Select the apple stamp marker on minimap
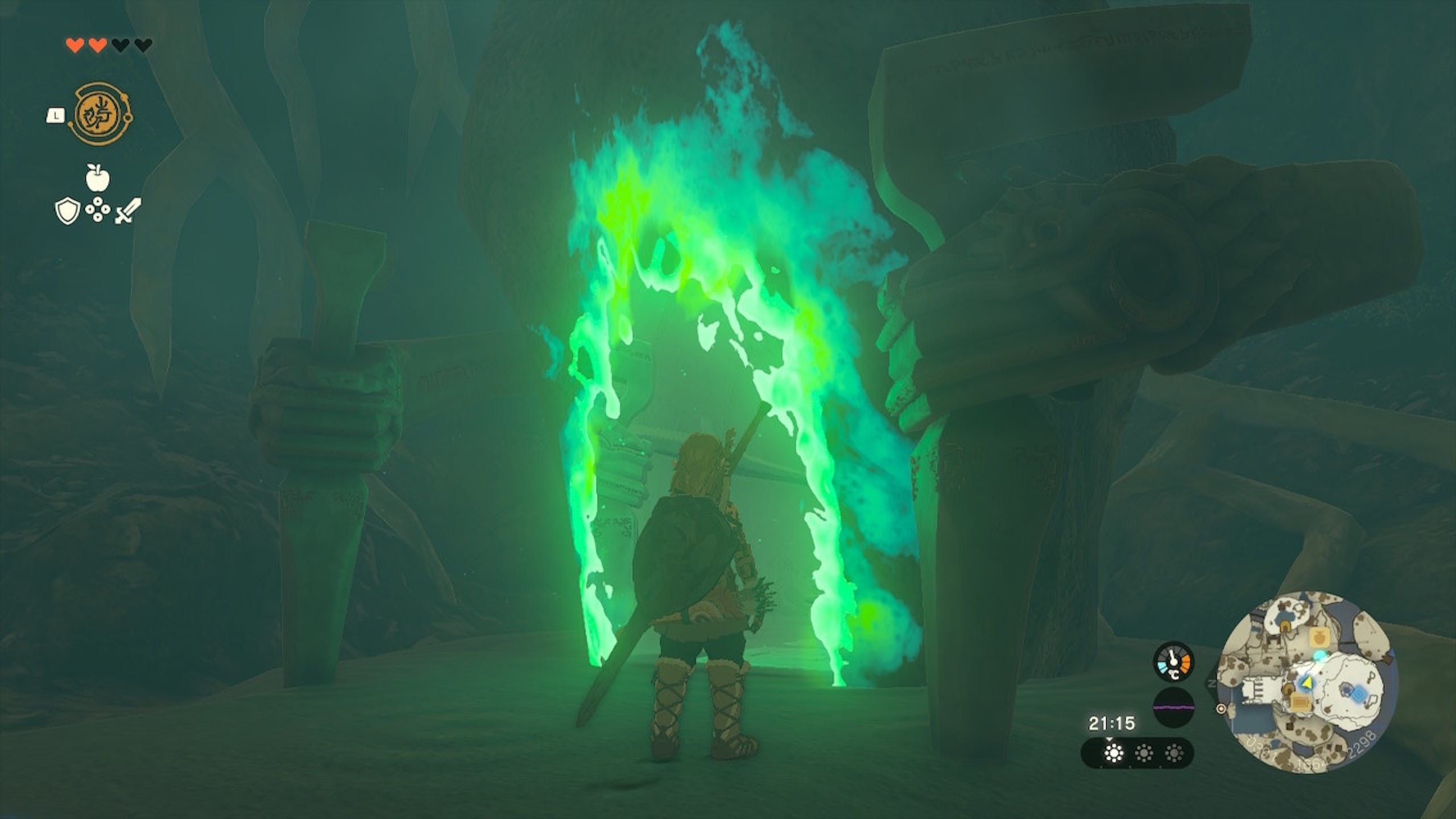1456x819 pixels. pyautogui.click(x=1319, y=638)
